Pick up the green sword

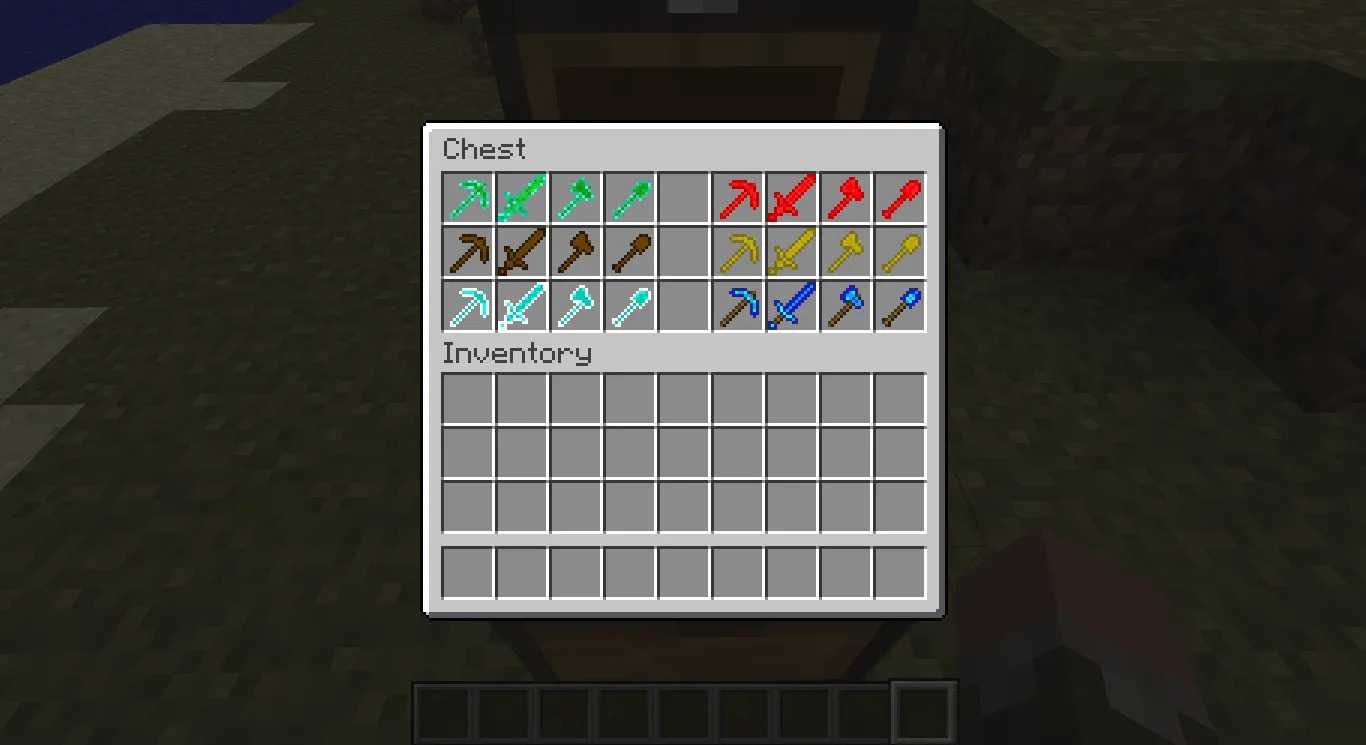tap(523, 197)
